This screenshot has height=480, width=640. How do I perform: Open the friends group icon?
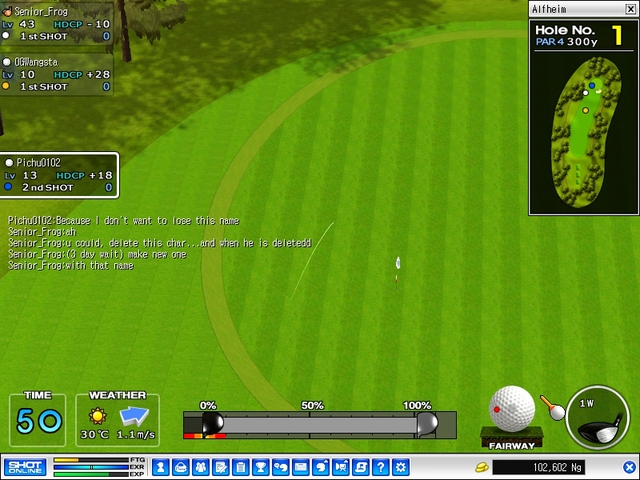click(x=200, y=467)
